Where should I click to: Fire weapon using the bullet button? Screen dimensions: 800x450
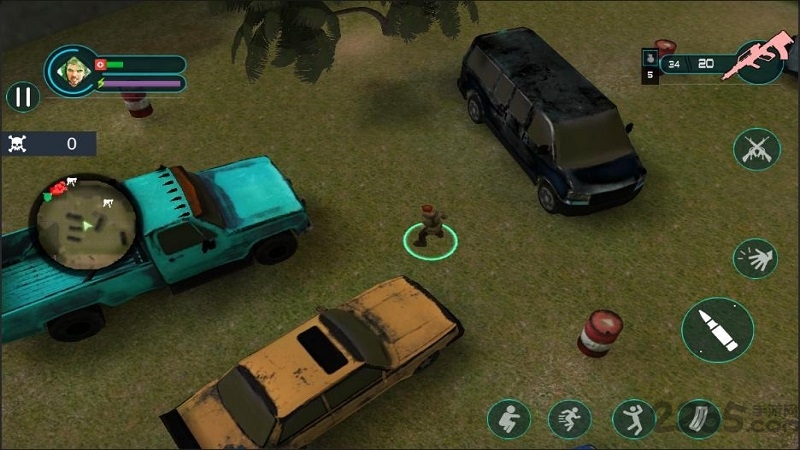717,331
